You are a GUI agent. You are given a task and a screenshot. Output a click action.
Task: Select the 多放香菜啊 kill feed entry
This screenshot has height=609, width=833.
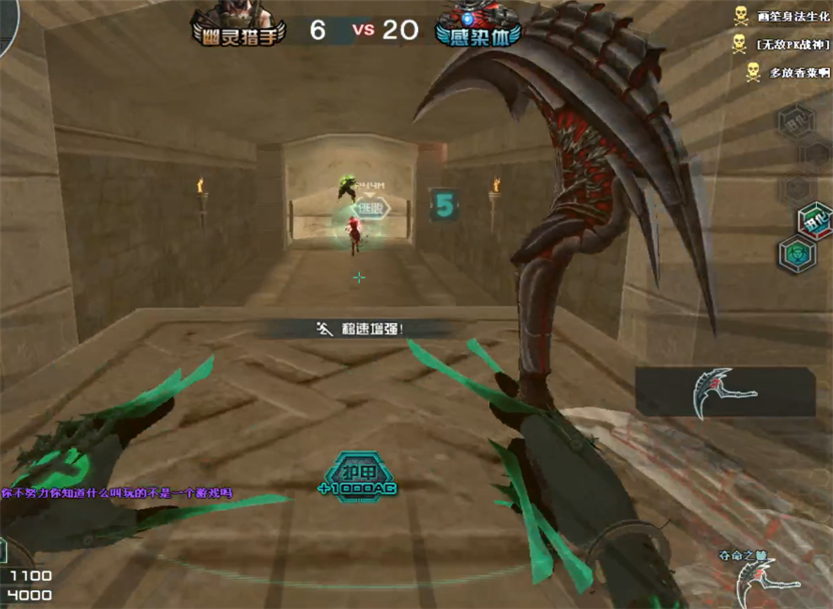point(787,73)
